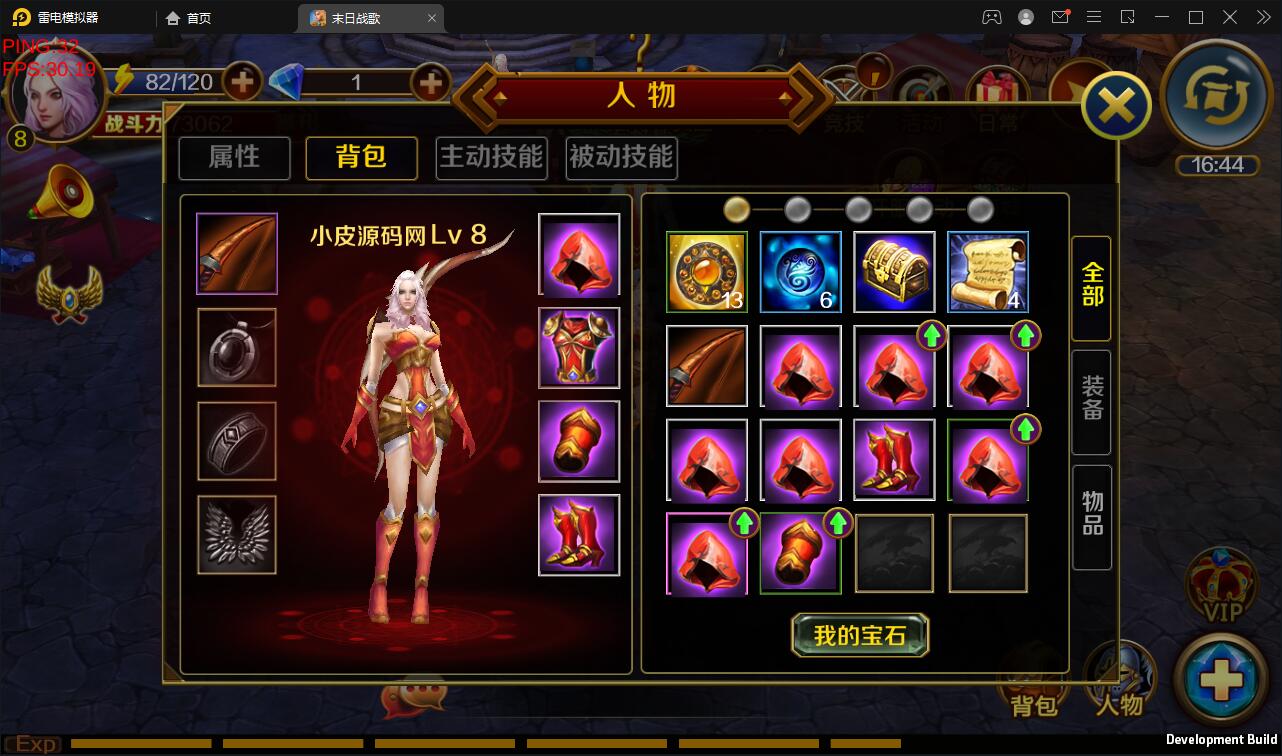This screenshot has width=1282, height=756.
Task: Open the chat bubble icon at bottom center
Action: pos(416,699)
